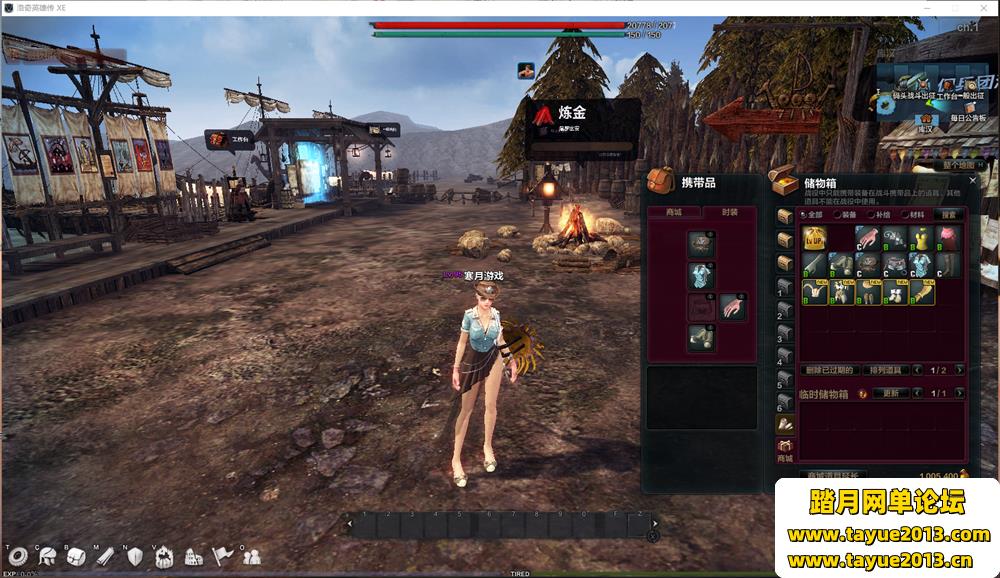This screenshot has height=578, width=1000.
Task: Close the storage box (储物箱) panel
Action: pos(972,180)
